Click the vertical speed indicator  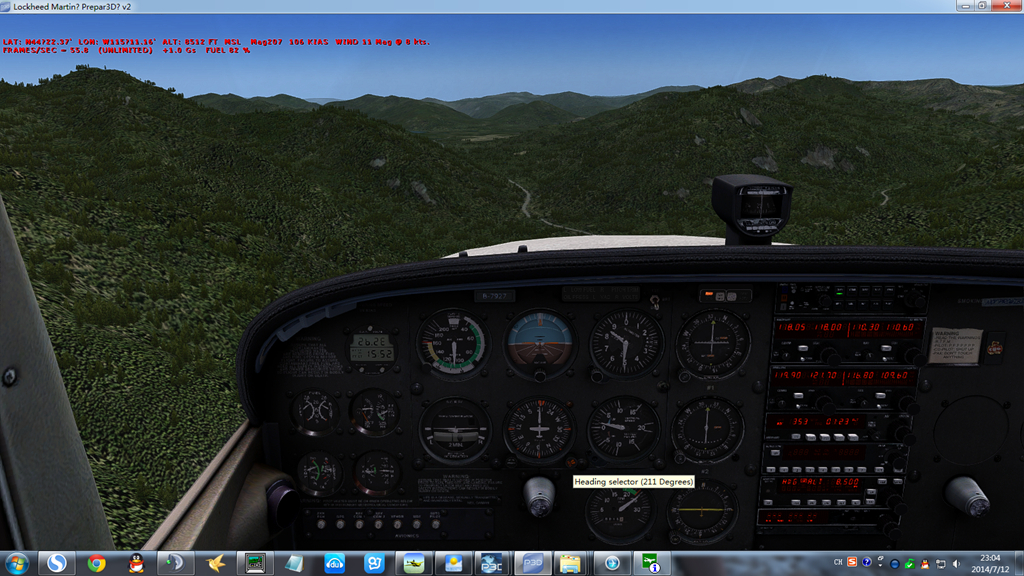pos(625,429)
